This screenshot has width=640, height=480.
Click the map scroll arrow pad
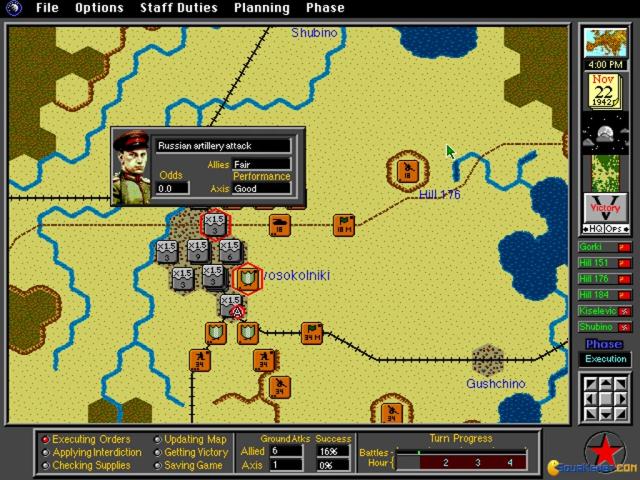point(604,396)
